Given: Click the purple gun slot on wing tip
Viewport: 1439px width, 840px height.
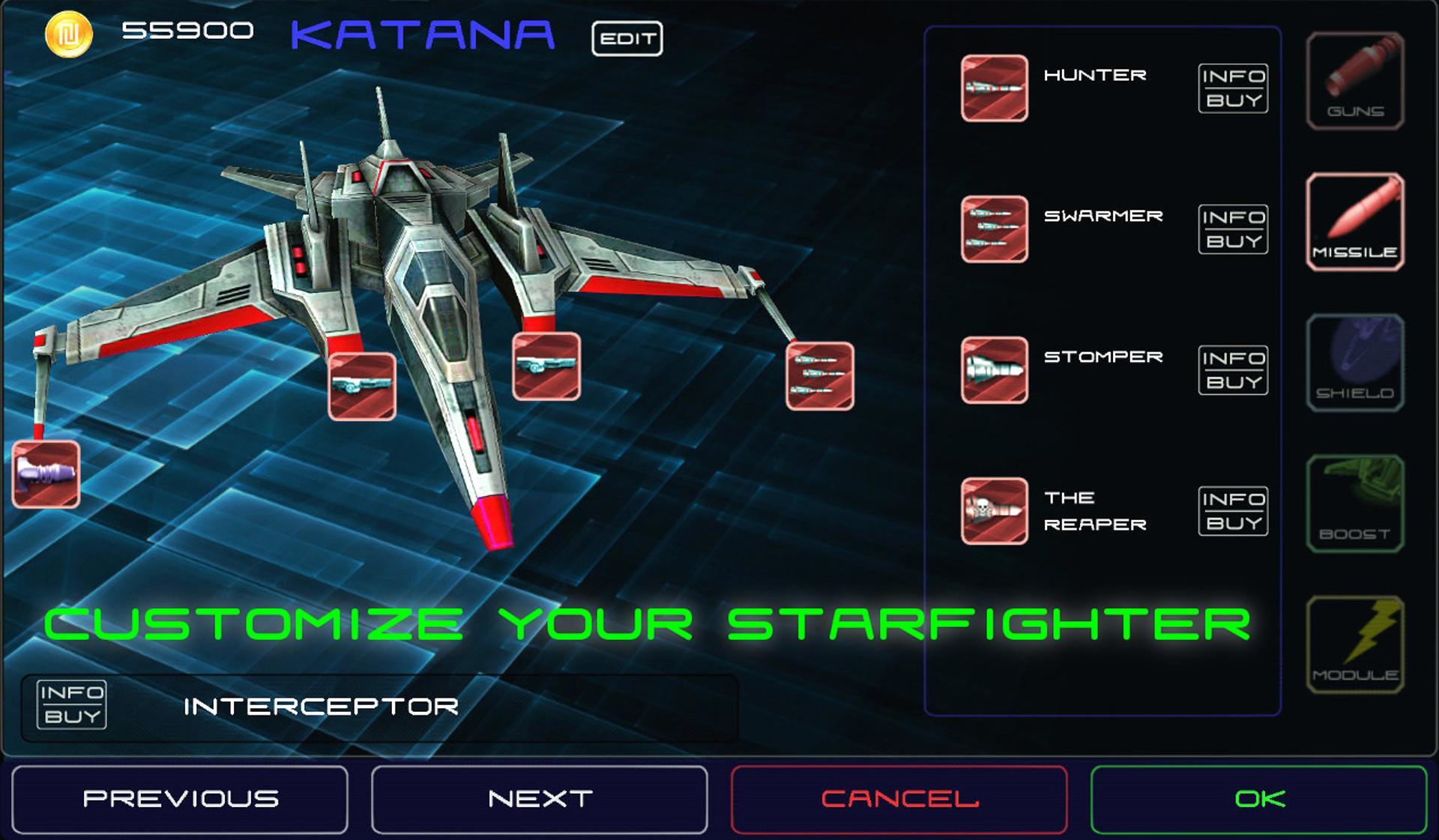Looking at the screenshot, I should pyautogui.click(x=45, y=474).
